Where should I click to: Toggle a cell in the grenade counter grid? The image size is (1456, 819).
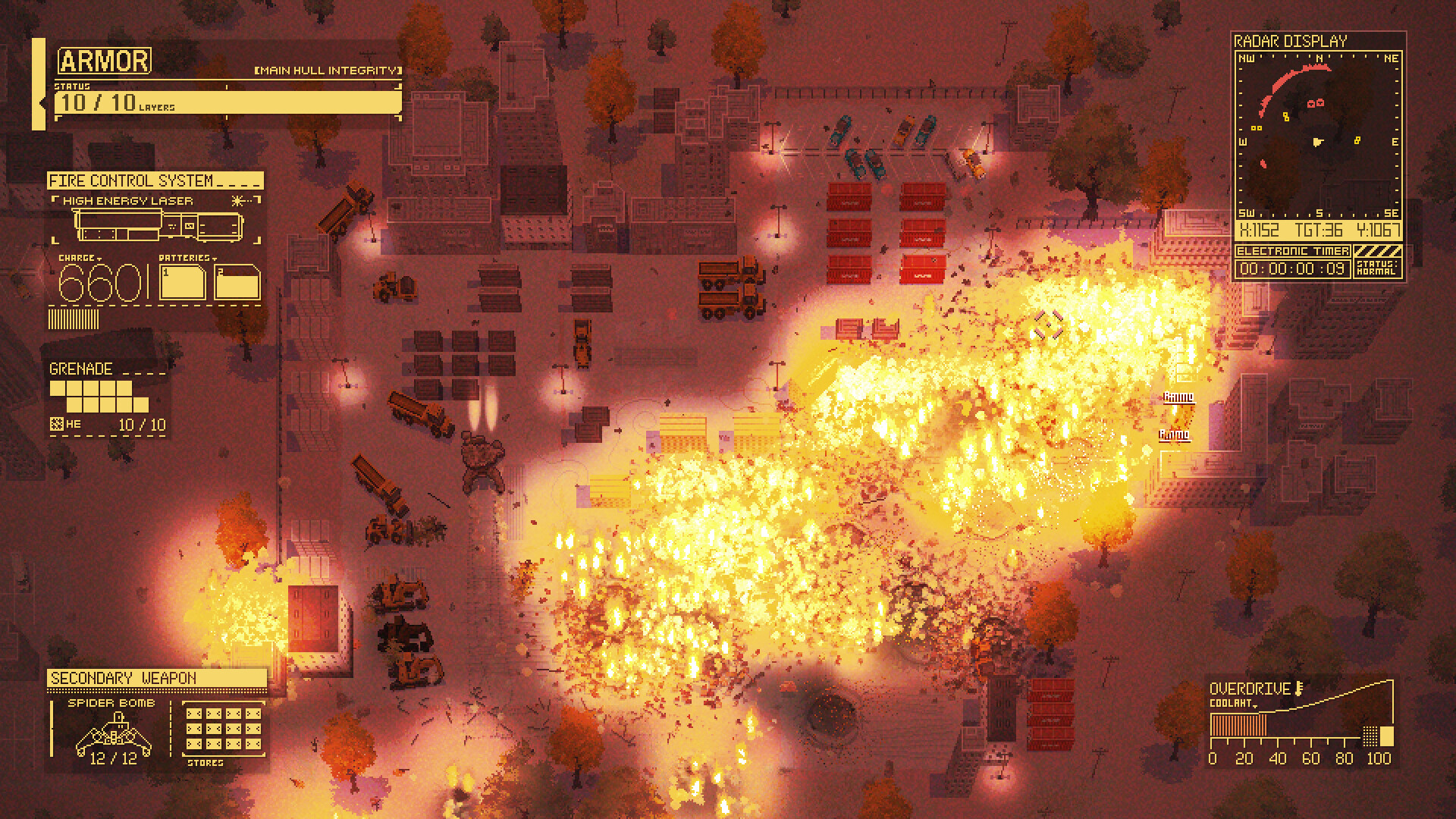(58, 389)
